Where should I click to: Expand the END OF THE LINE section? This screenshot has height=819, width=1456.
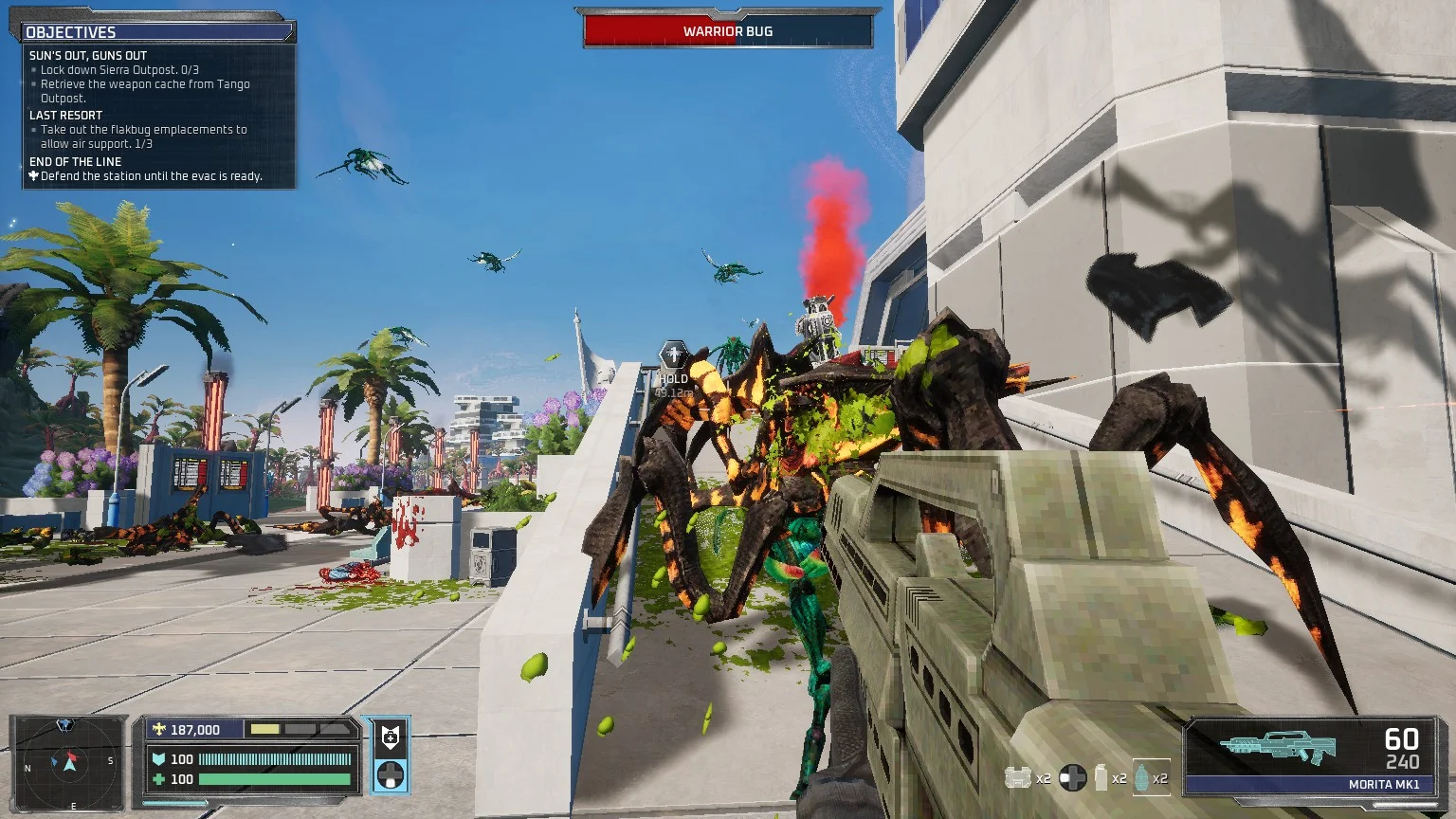point(74,162)
